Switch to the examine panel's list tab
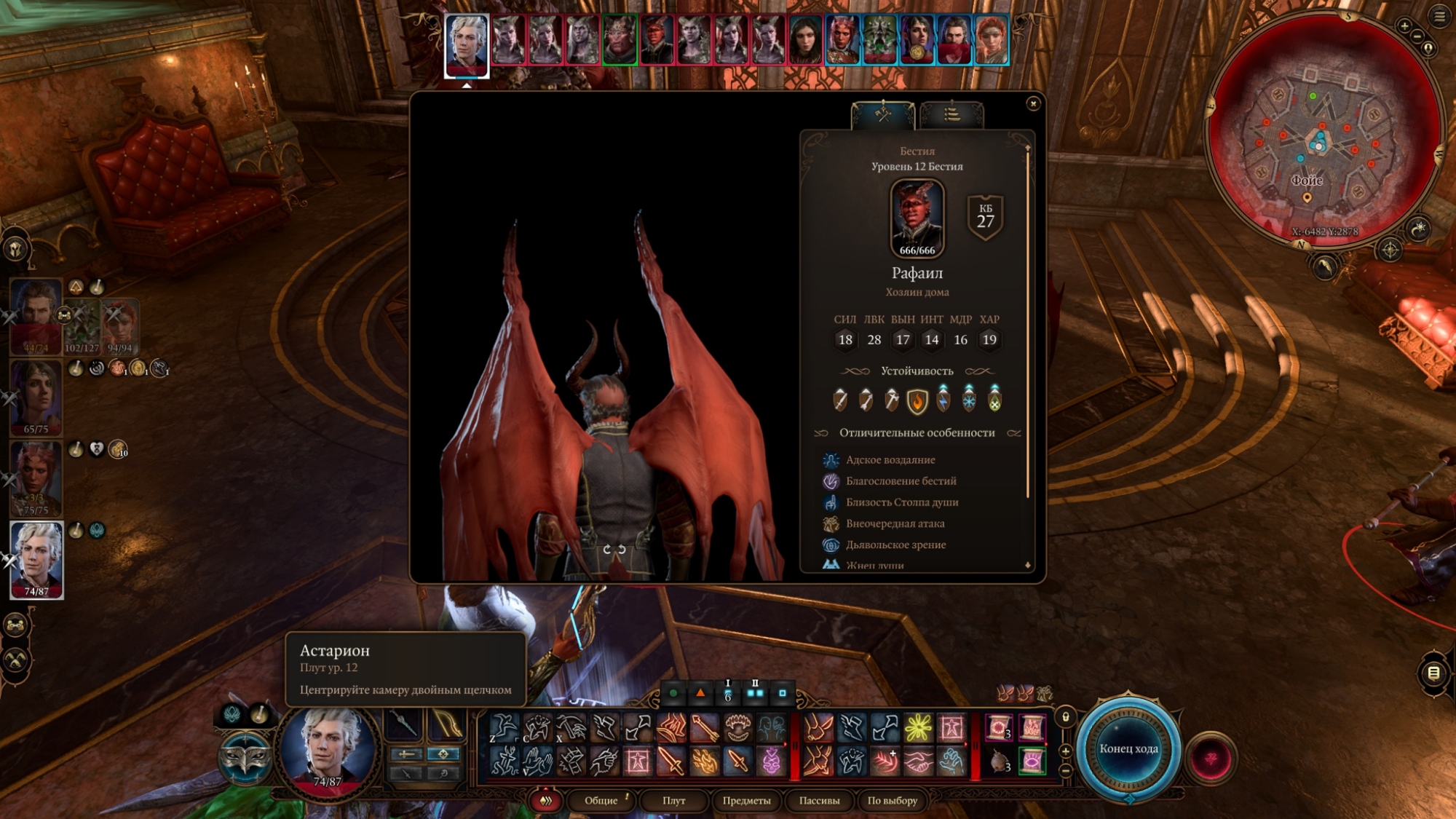The height and width of the screenshot is (819, 1456). 951,114
